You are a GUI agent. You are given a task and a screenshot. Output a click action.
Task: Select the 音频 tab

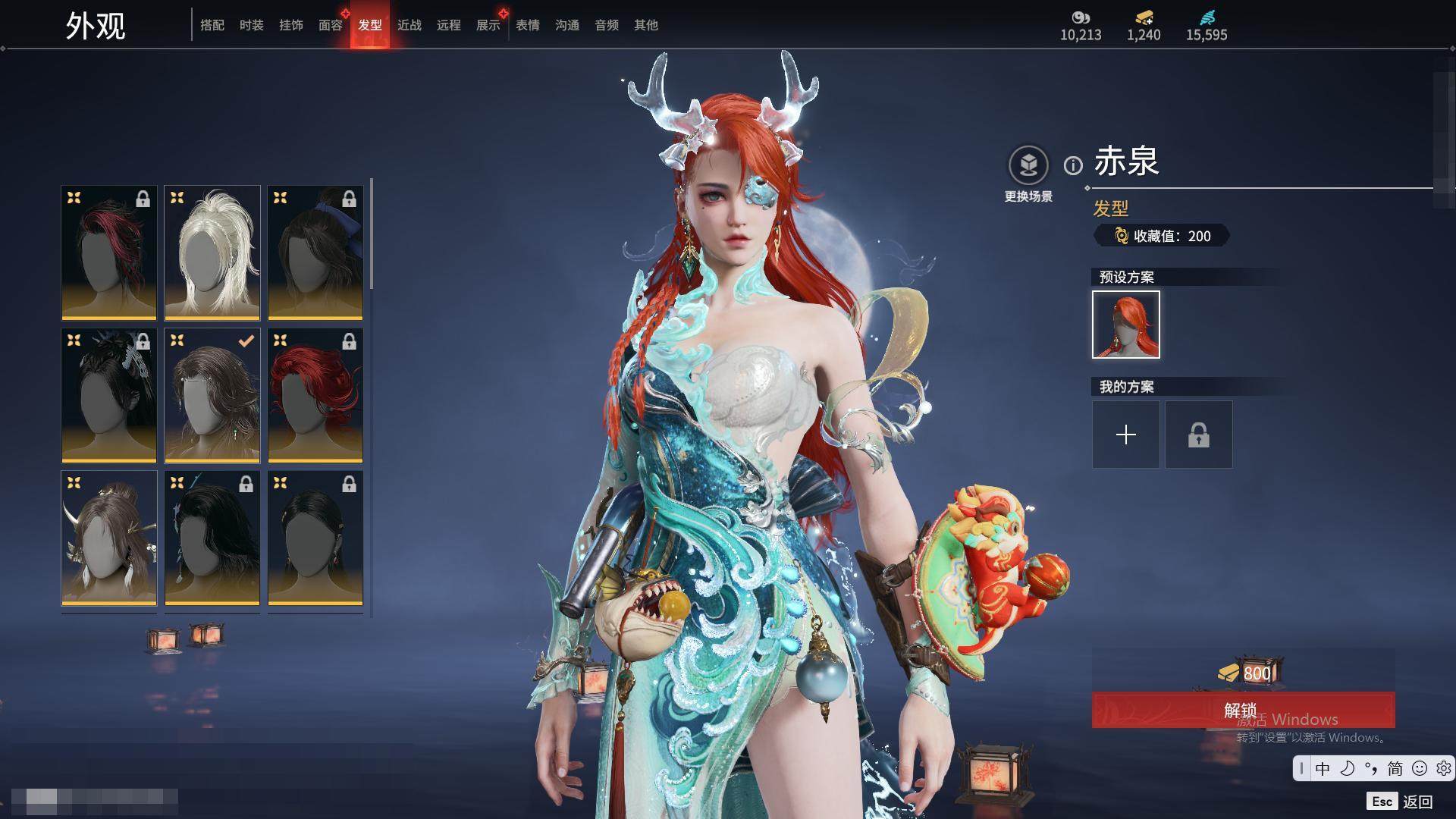click(607, 25)
